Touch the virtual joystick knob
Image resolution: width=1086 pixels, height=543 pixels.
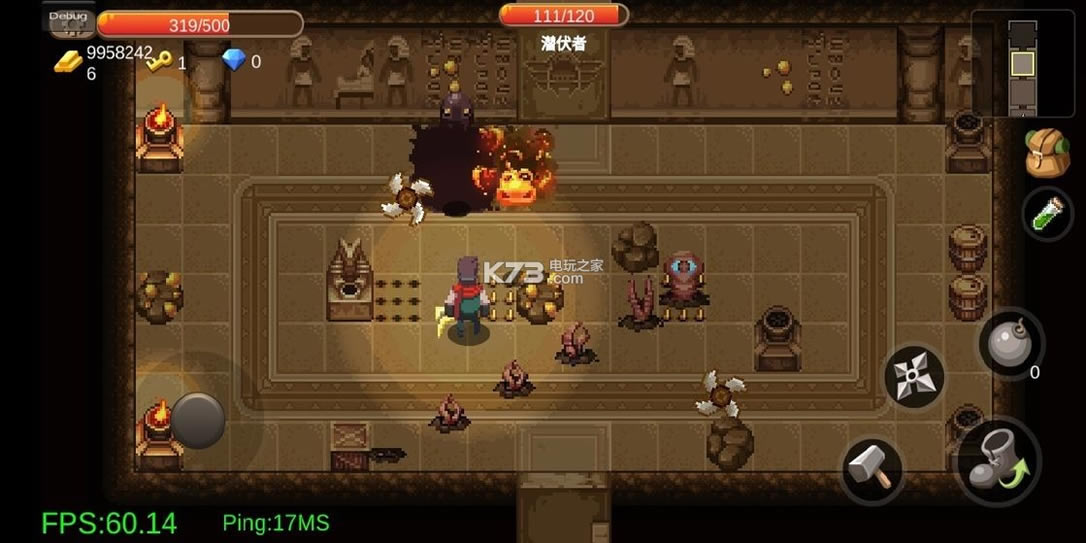tap(198, 419)
